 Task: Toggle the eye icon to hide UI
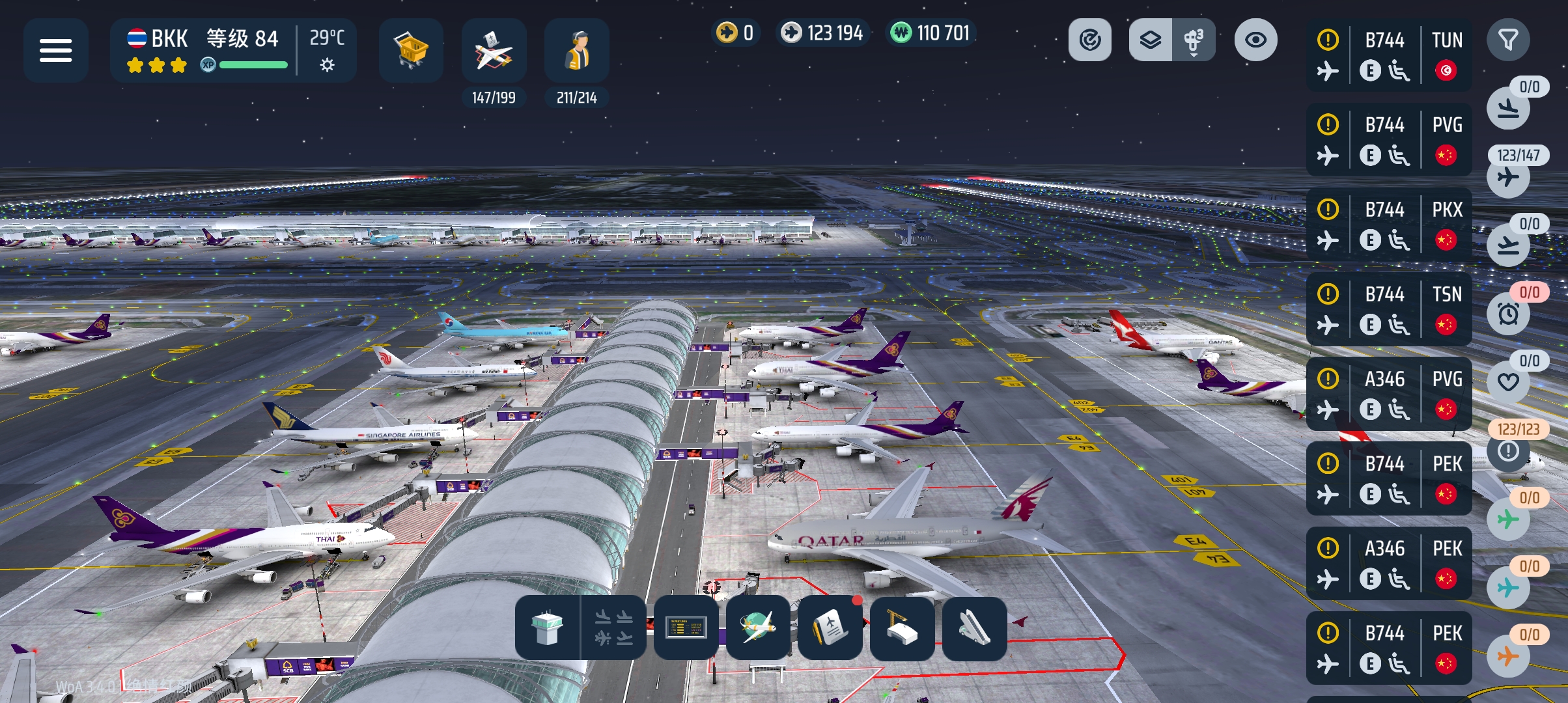(x=1254, y=39)
